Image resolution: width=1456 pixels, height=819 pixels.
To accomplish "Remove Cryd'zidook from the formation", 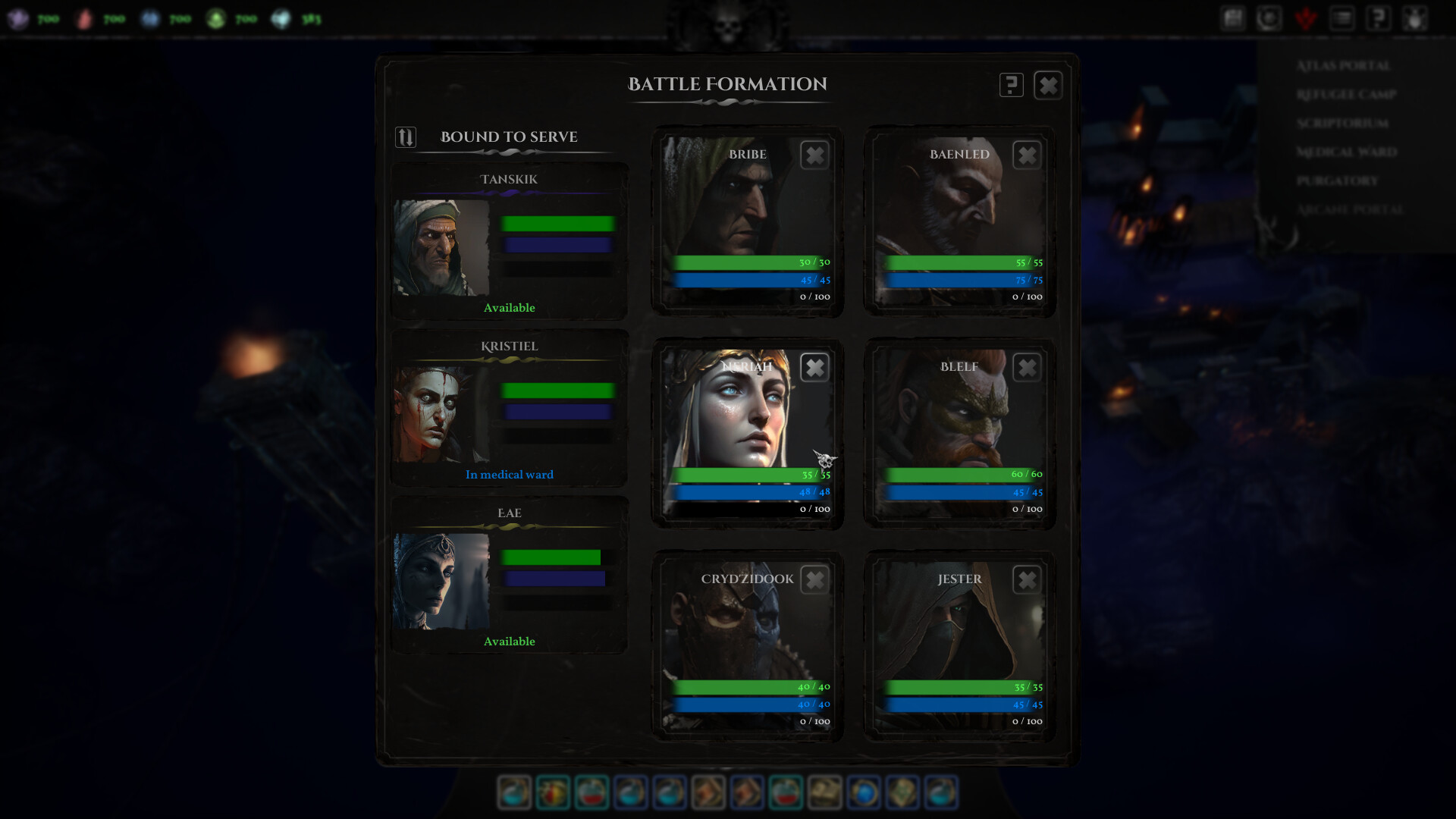I will [x=814, y=580].
